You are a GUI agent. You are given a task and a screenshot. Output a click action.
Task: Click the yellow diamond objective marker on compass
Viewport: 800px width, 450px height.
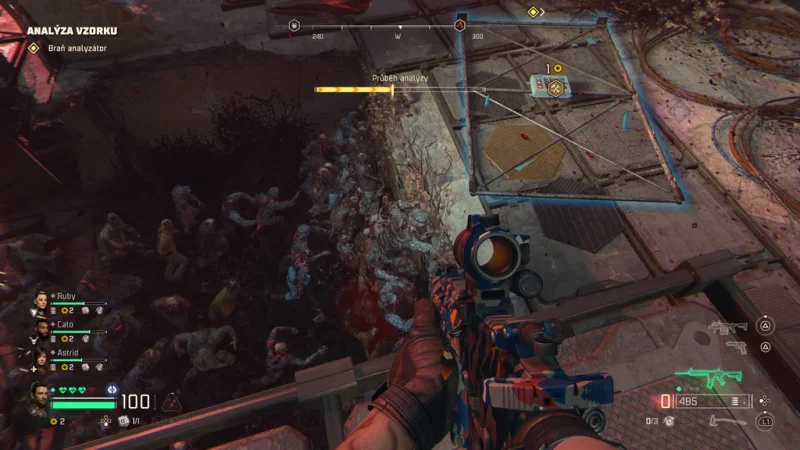[534, 12]
